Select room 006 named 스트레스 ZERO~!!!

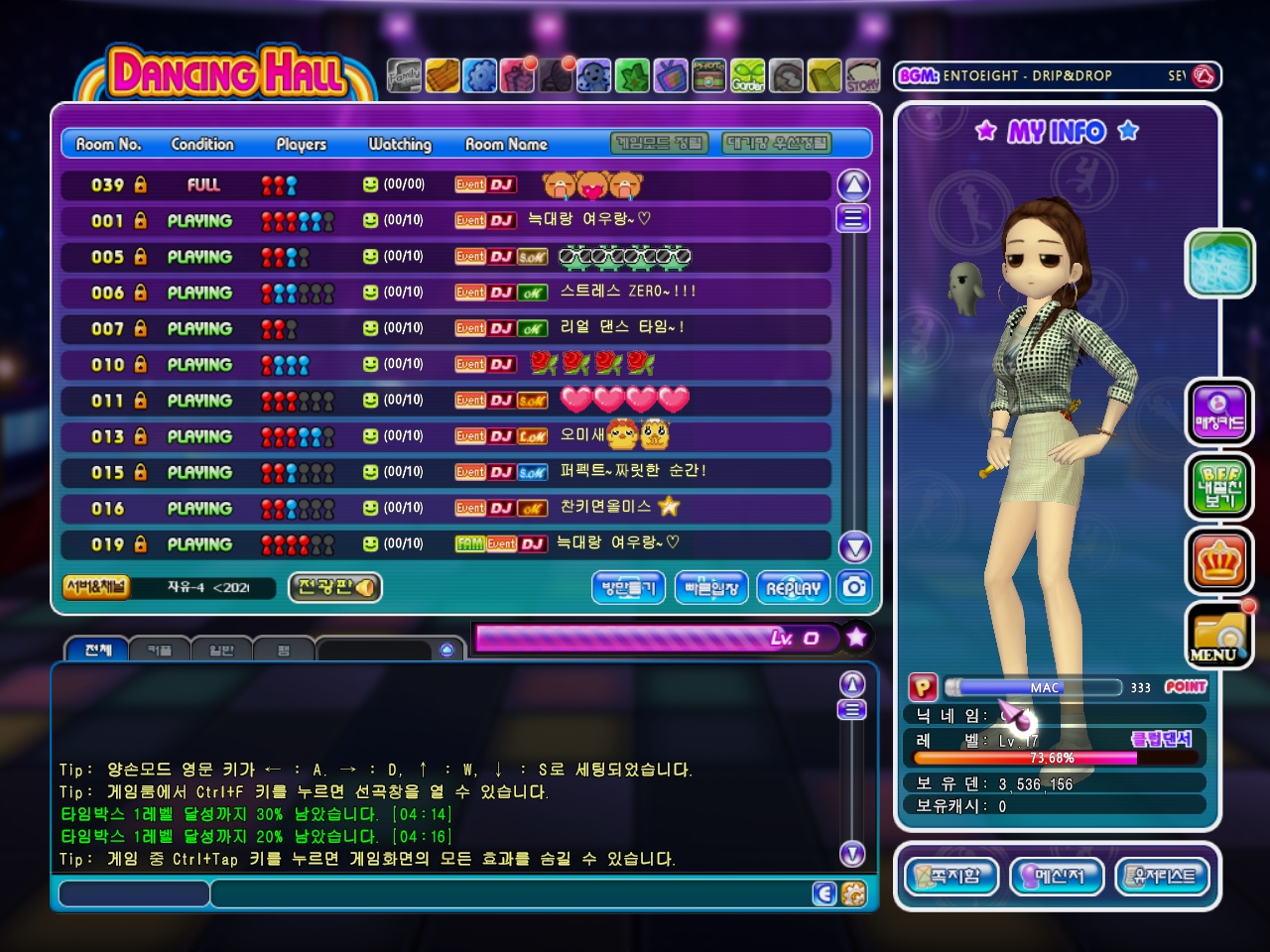pyautogui.click(x=445, y=293)
